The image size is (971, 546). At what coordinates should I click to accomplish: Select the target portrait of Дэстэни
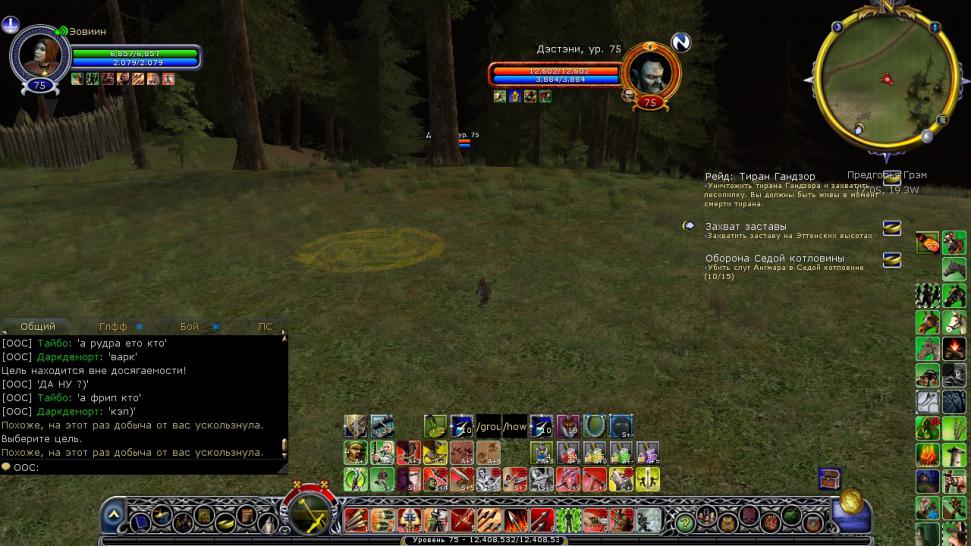650,70
